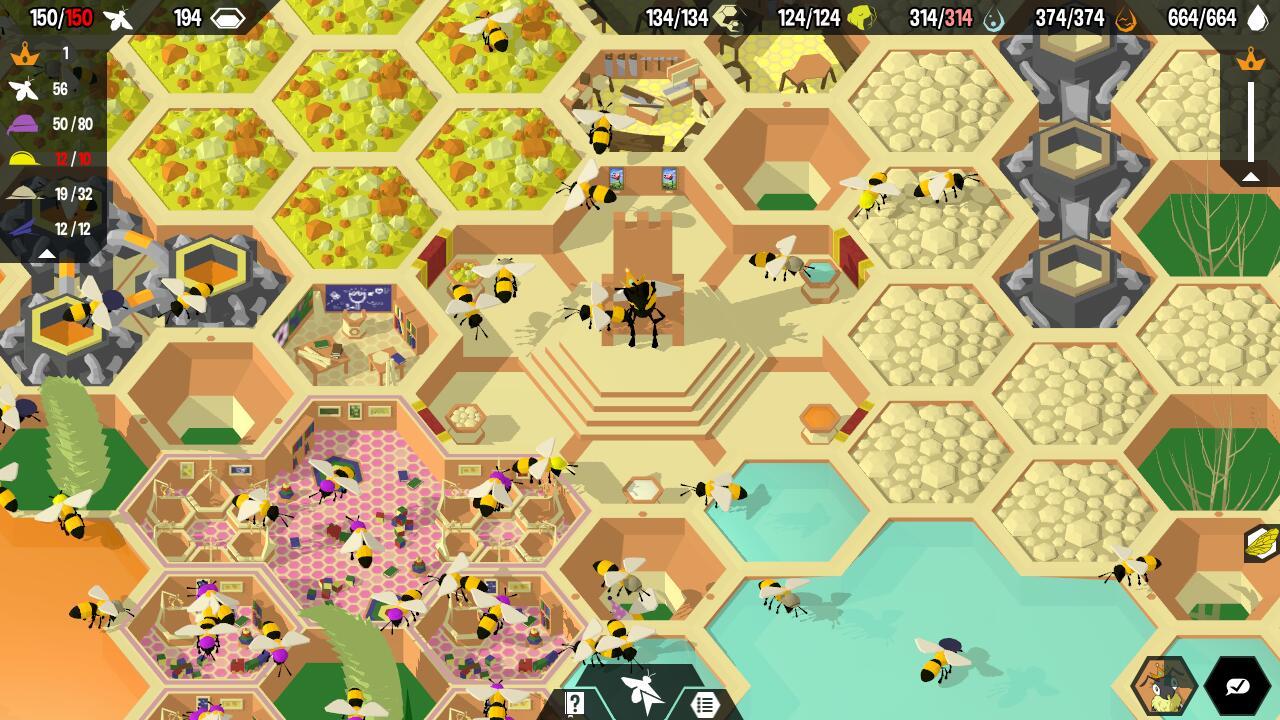Click the queen bee portrait hexagon
Image resolution: width=1280 pixels, height=720 pixels.
click(x=1163, y=686)
